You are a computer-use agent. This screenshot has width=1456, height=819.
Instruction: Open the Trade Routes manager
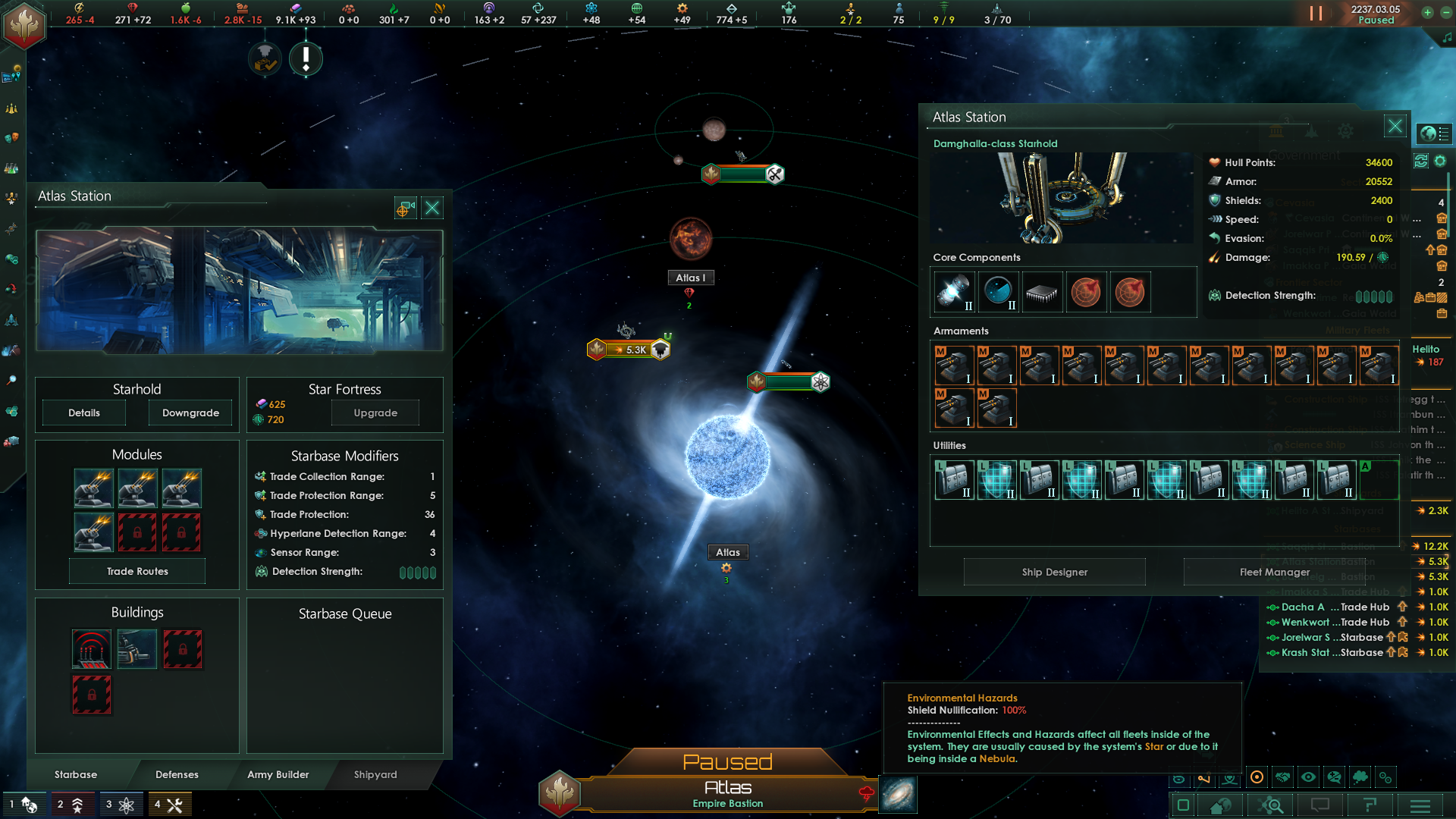(x=136, y=571)
